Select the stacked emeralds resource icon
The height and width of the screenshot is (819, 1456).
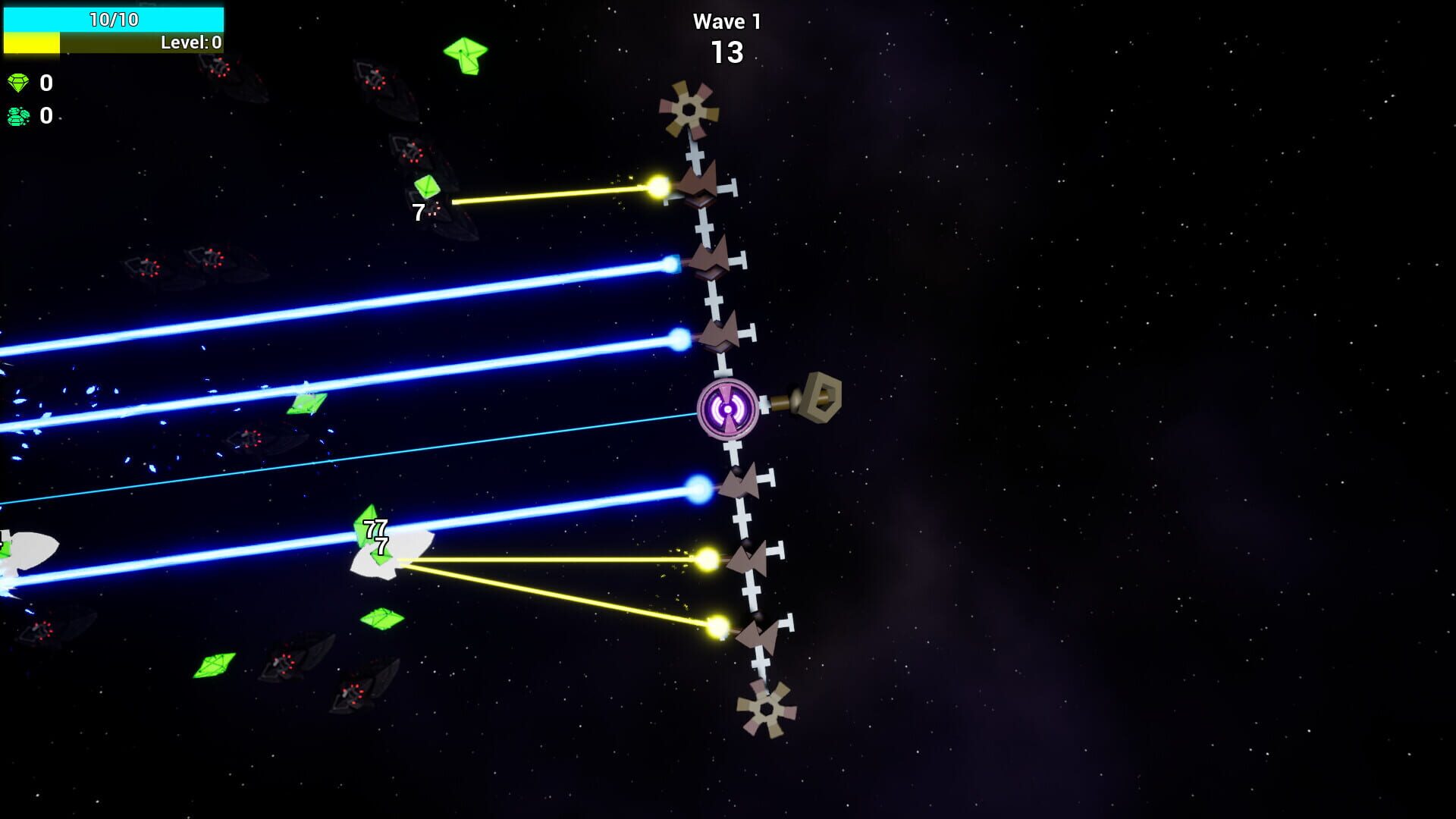[x=19, y=117]
